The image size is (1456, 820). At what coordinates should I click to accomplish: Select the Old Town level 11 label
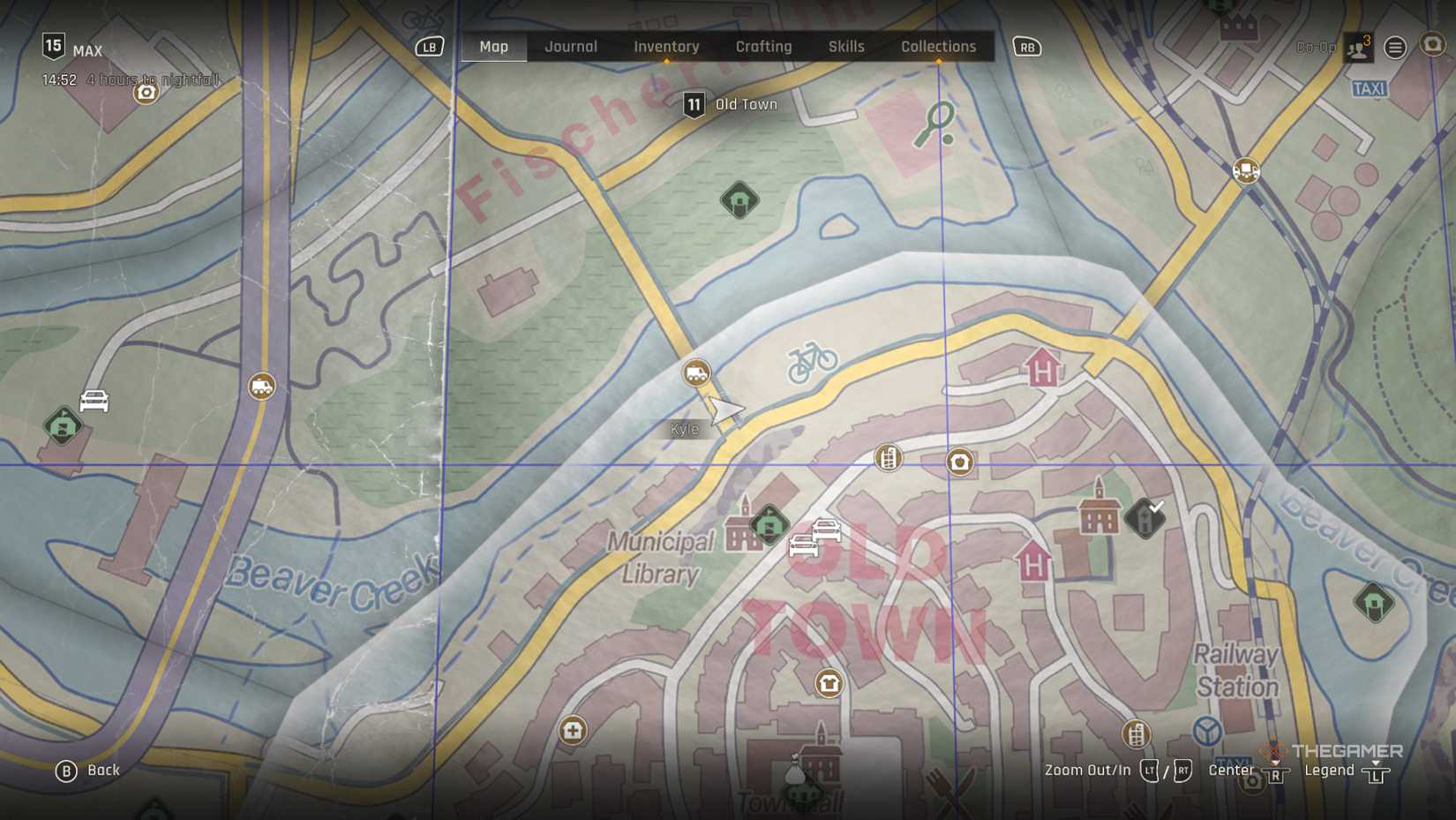(732, 105)
